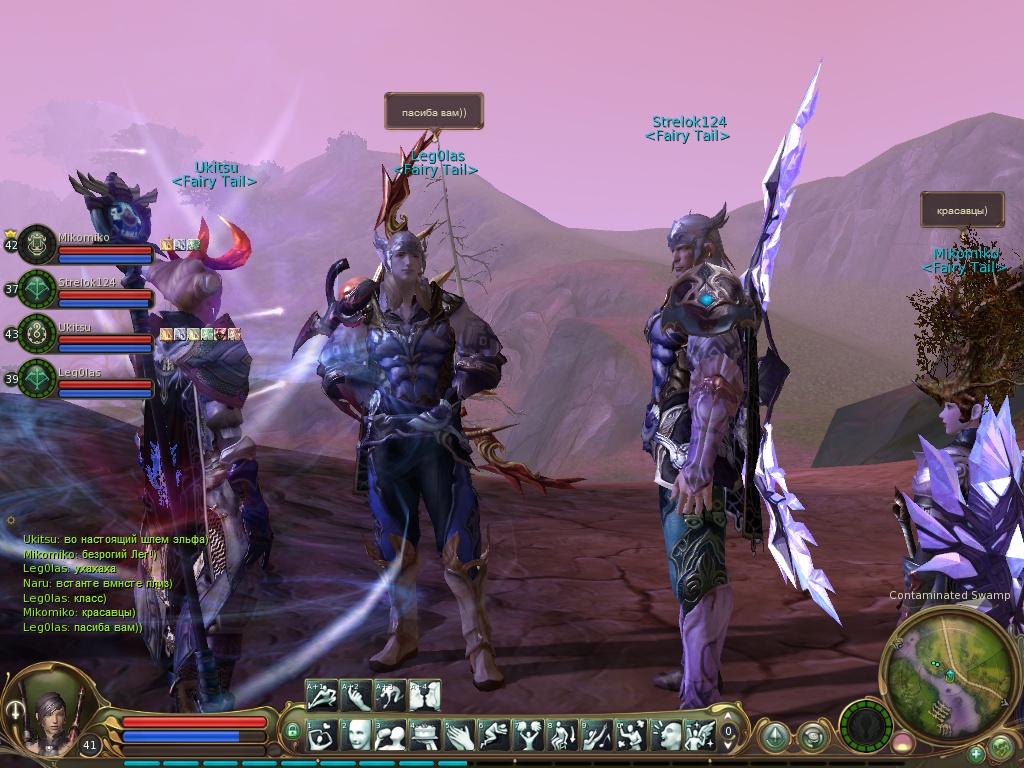Image resolution: width=1024 pixels, height=768 pixels.
Task: Open the green heart button beside minimap
Action: click(1000, 746)
